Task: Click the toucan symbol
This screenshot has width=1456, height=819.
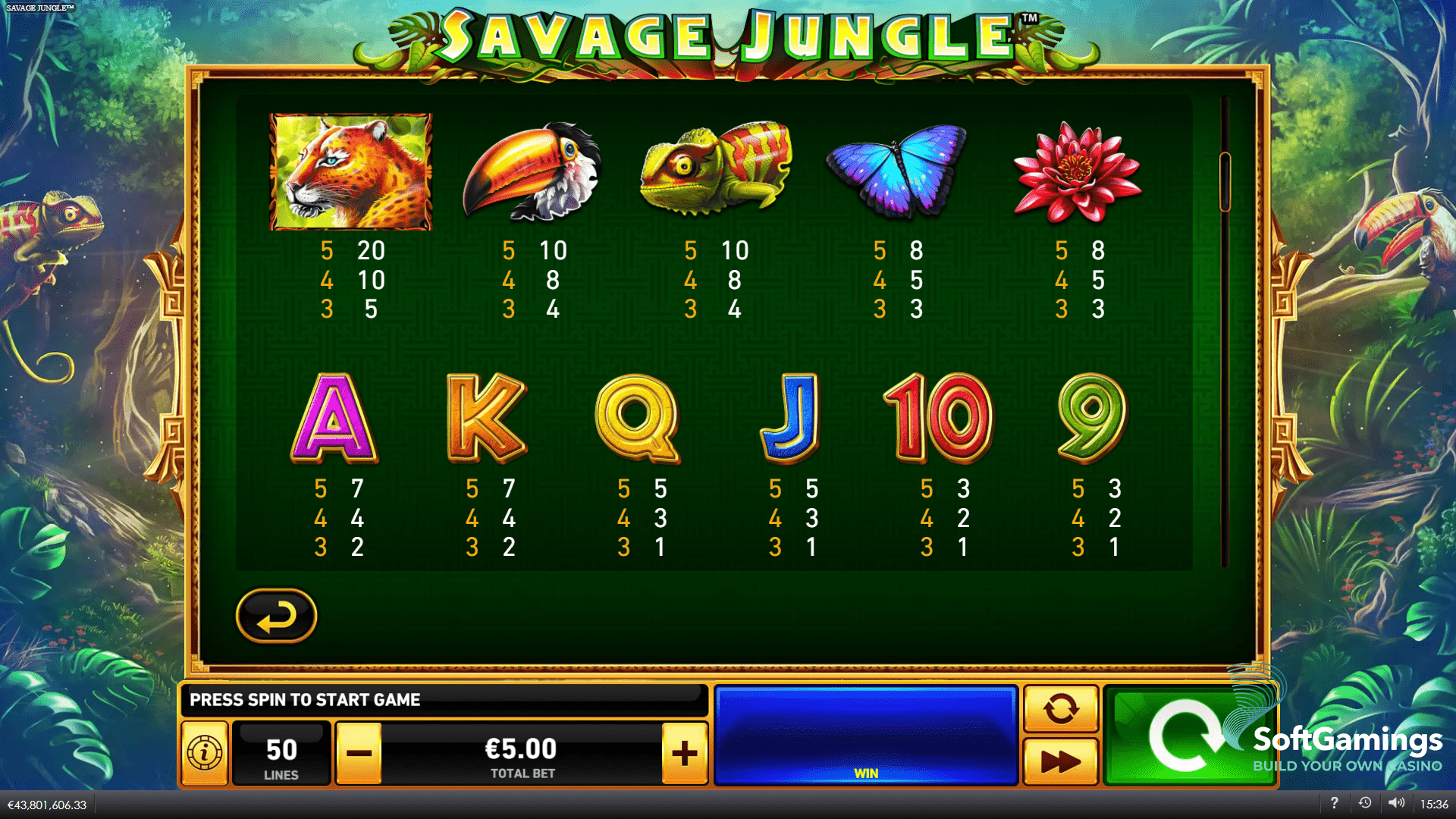Action: [x=531, y=171]
